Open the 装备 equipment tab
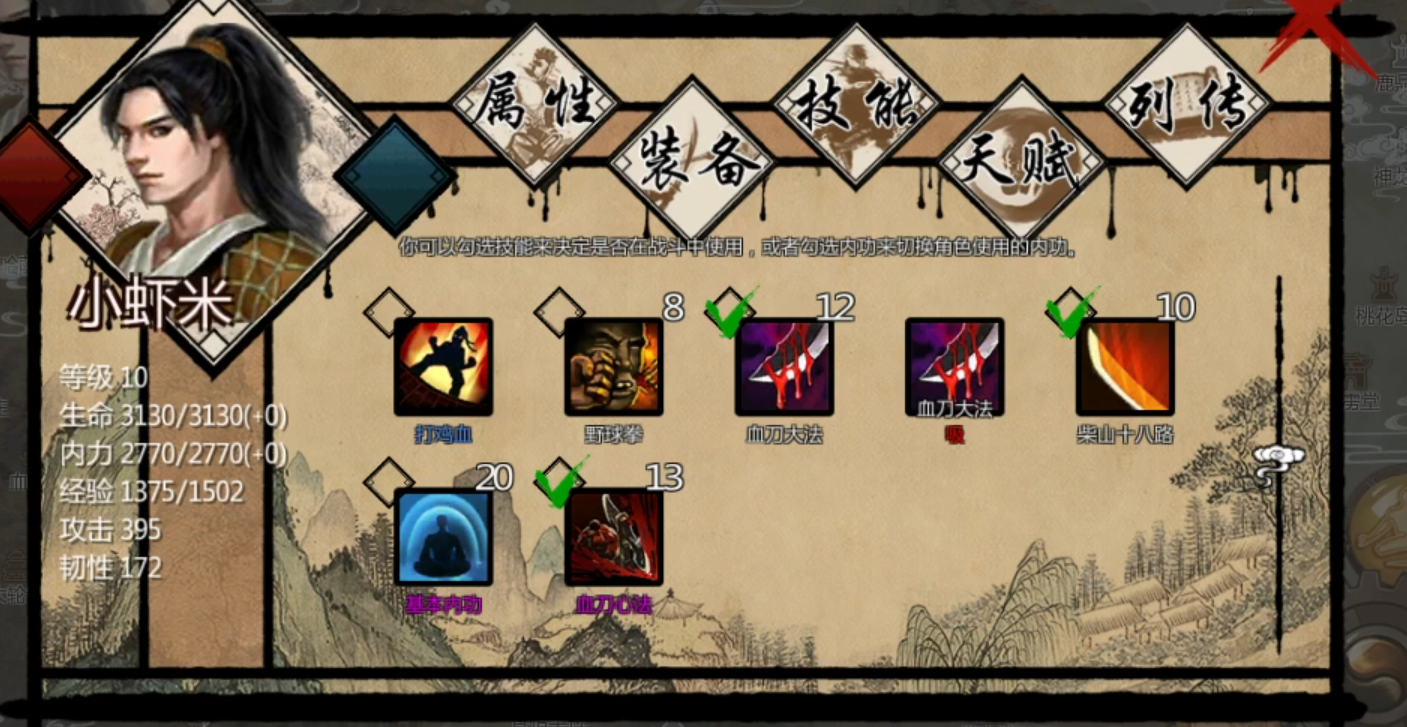The width and height of the screenshot is (1407, 727). click(693, 162)
